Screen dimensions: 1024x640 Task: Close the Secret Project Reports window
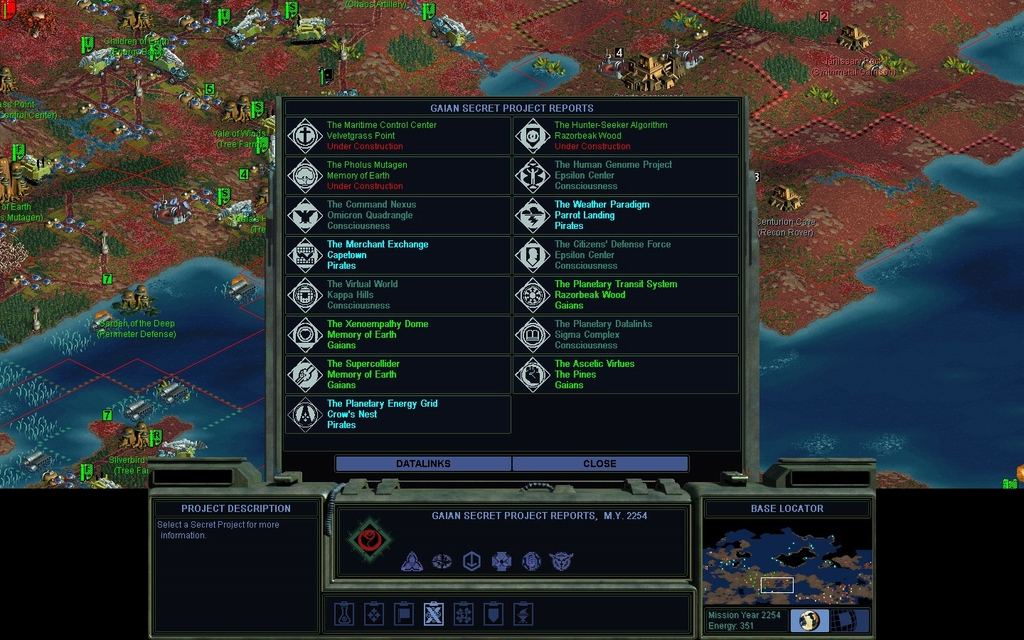pyautogui.click(x=600, y=464)
